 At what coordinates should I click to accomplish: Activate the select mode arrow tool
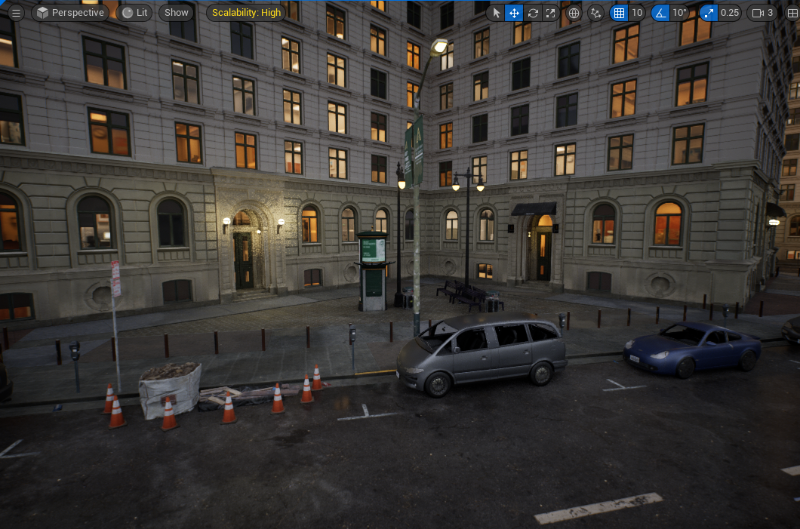(x=496, y=13)
